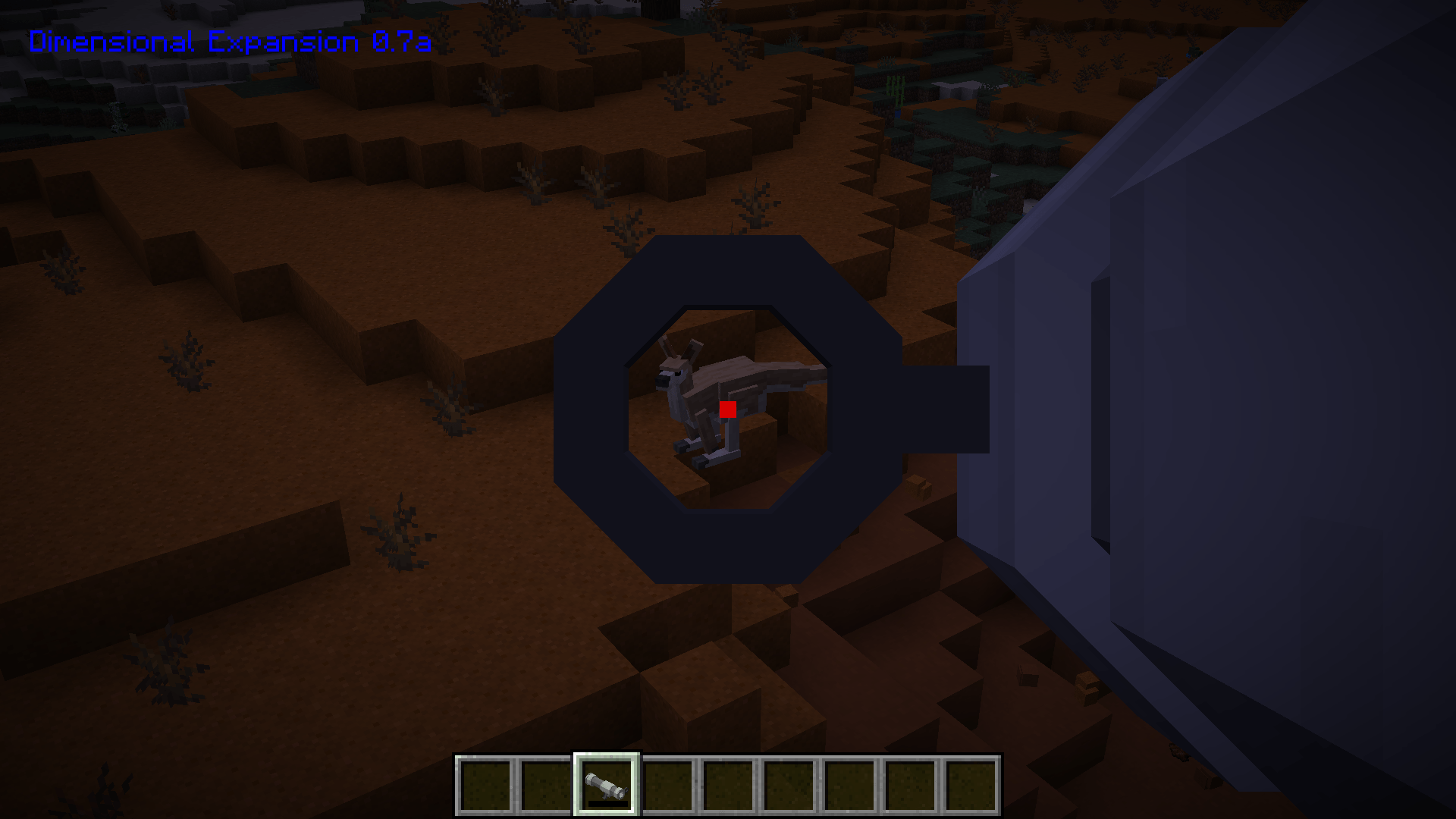Click the sixth hotbar slot

[x=790, y=786]
